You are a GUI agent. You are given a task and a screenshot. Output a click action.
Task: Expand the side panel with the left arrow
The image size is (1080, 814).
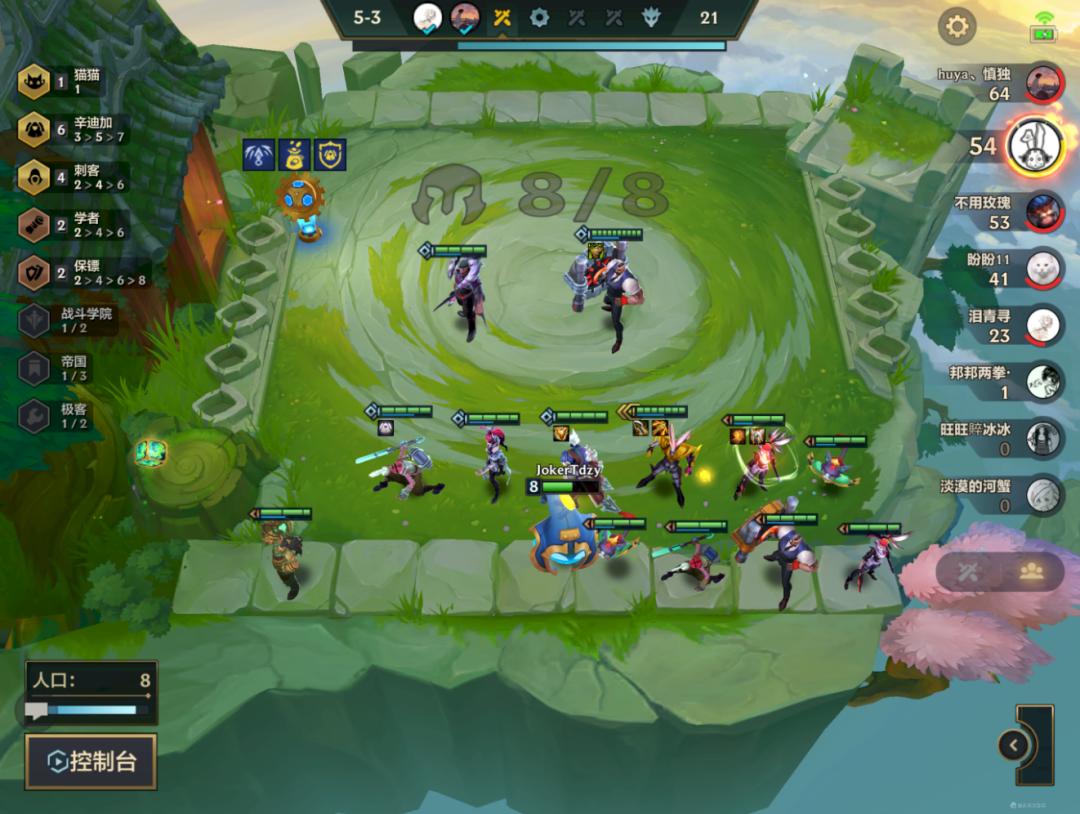pos(1014,745)
